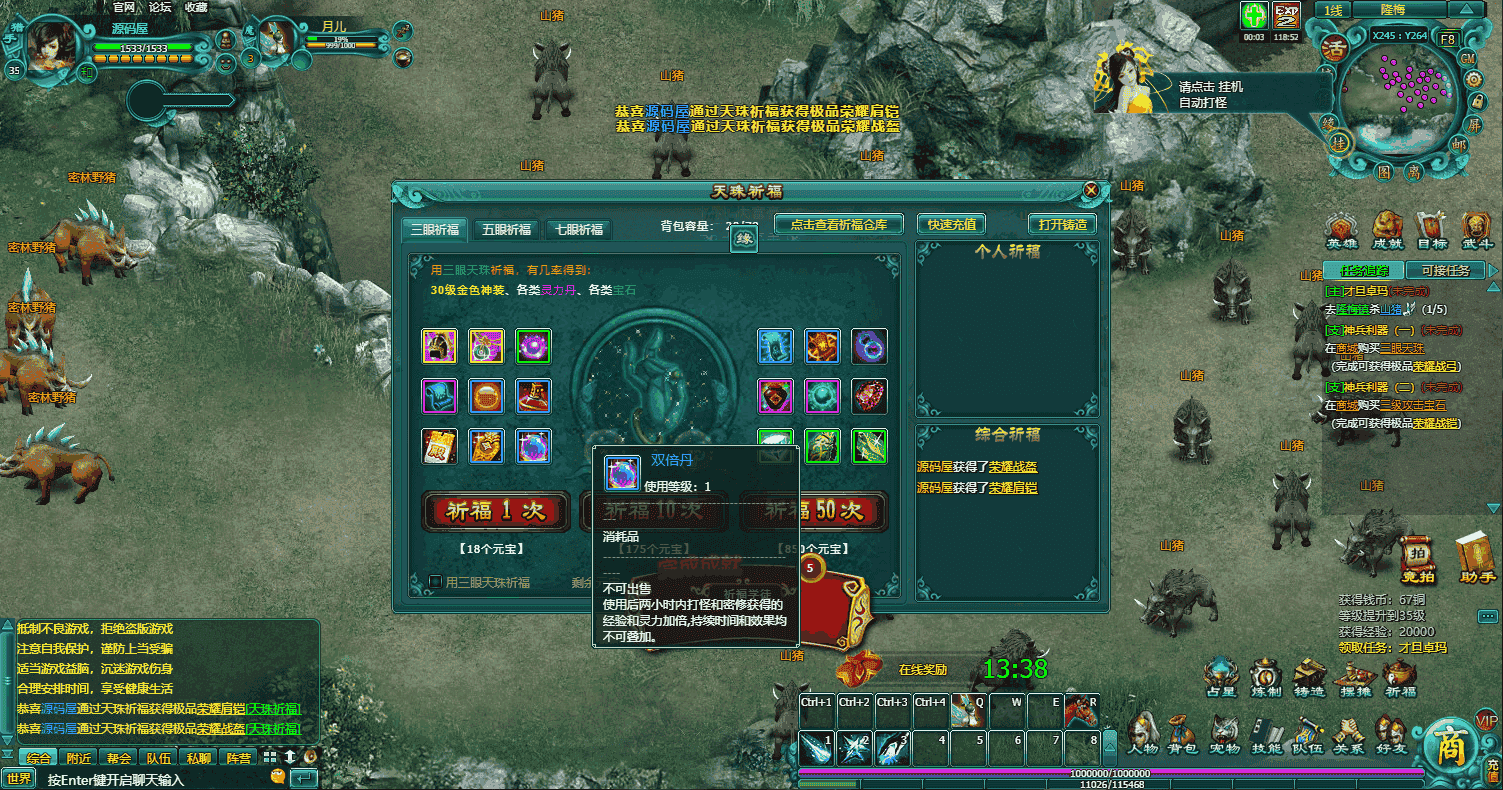This screenshot has height=790, width=1503.
Task: Click the 打开铸造 button
Action: (1061, 225)
